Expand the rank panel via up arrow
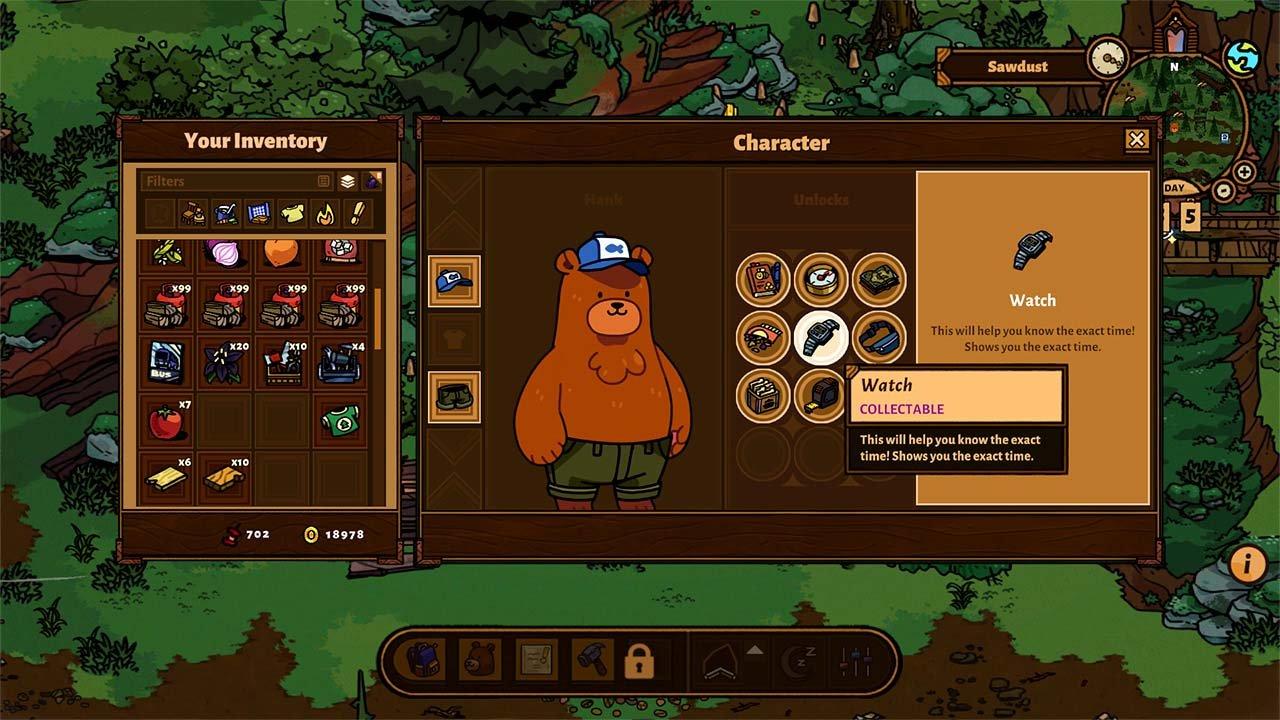 pos(755,650)
